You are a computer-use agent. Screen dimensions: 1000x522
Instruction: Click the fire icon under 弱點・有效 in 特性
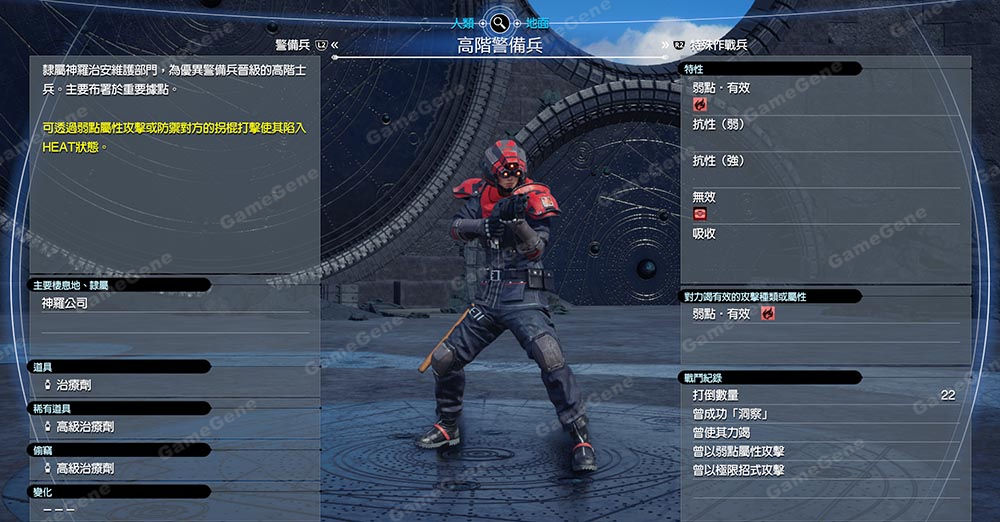click(x=700, y=104)
